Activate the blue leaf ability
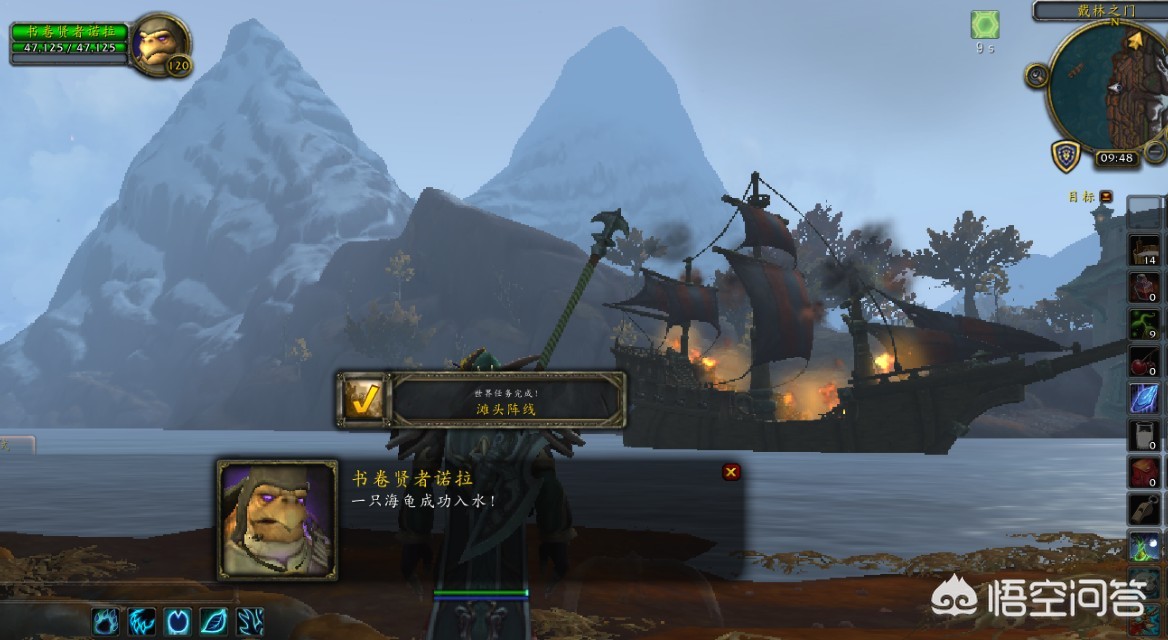The width and height of the screenshot is (1168, 640). (x=214, y=621)
